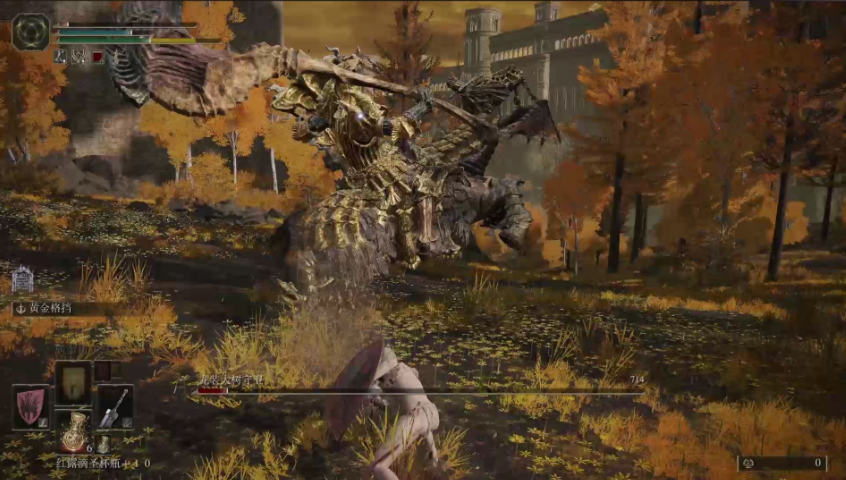This screenshot has height=480, width=846.
Task: Select the white tombstone-shaped icon
Action: [22, 279]
